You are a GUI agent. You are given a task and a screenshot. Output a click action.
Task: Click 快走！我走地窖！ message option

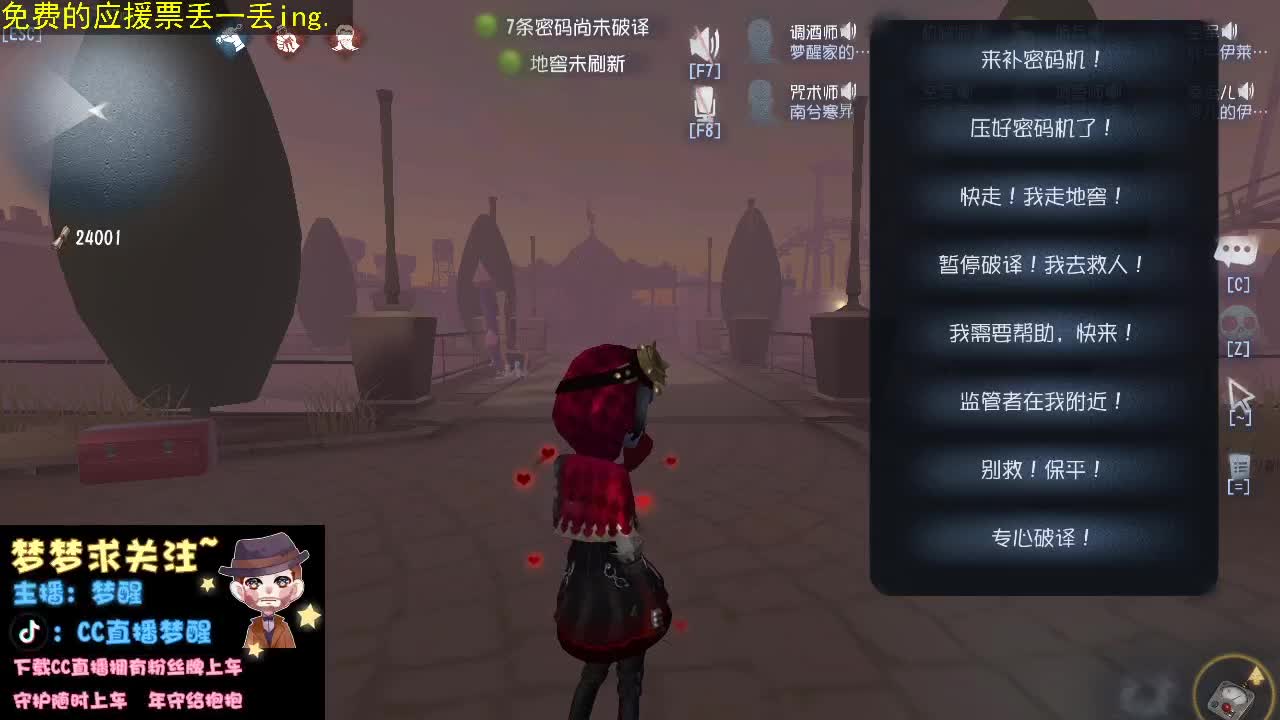point(1043,197)
